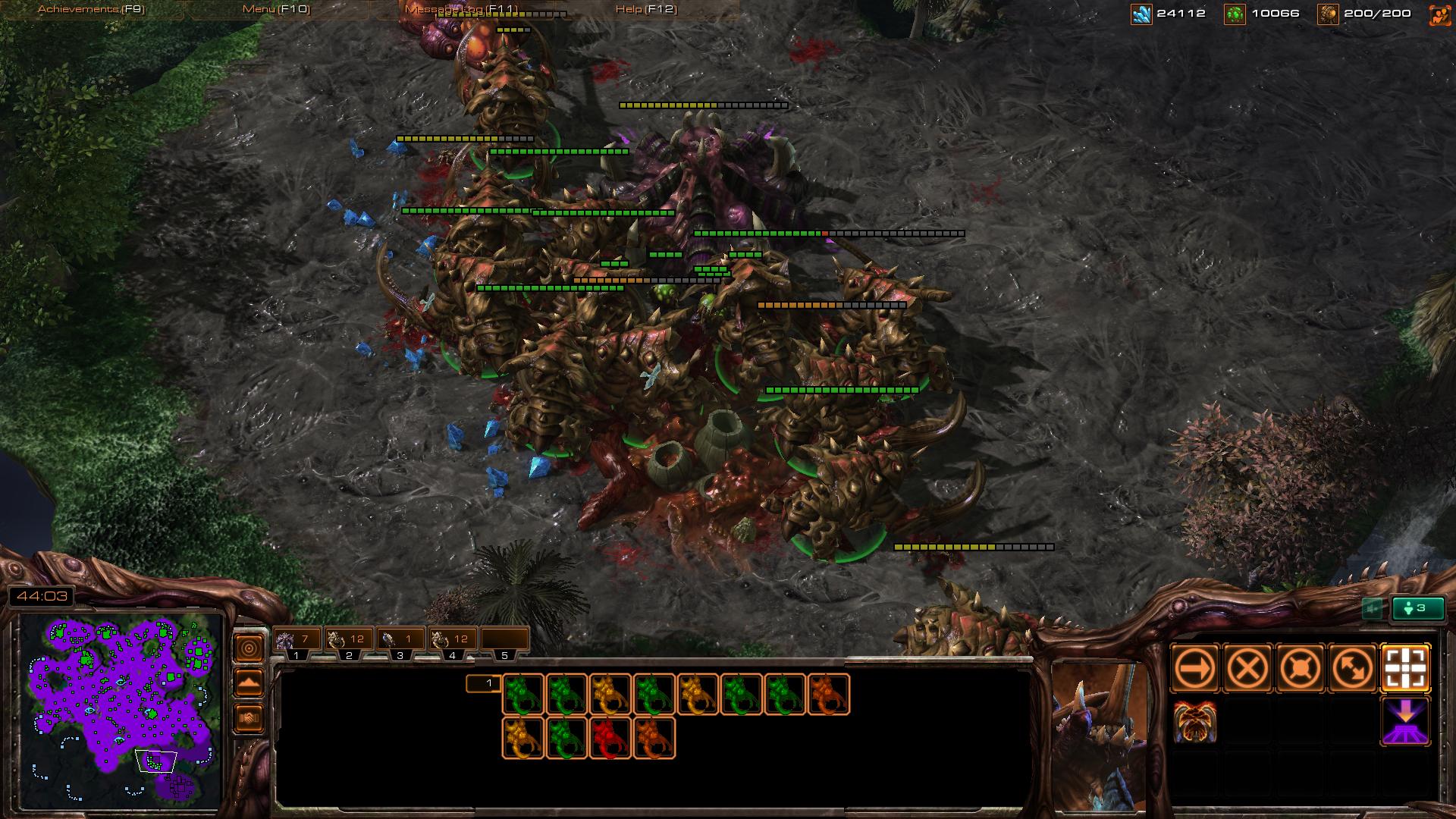Select the red wireframe ultralisk

[x=610, y=739]
